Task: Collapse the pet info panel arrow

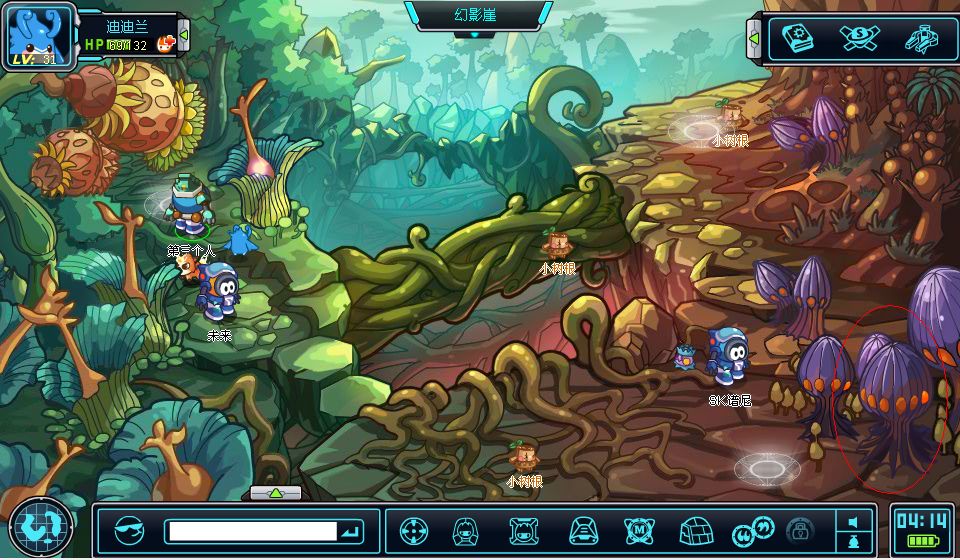Action: [x=184, y=38]
